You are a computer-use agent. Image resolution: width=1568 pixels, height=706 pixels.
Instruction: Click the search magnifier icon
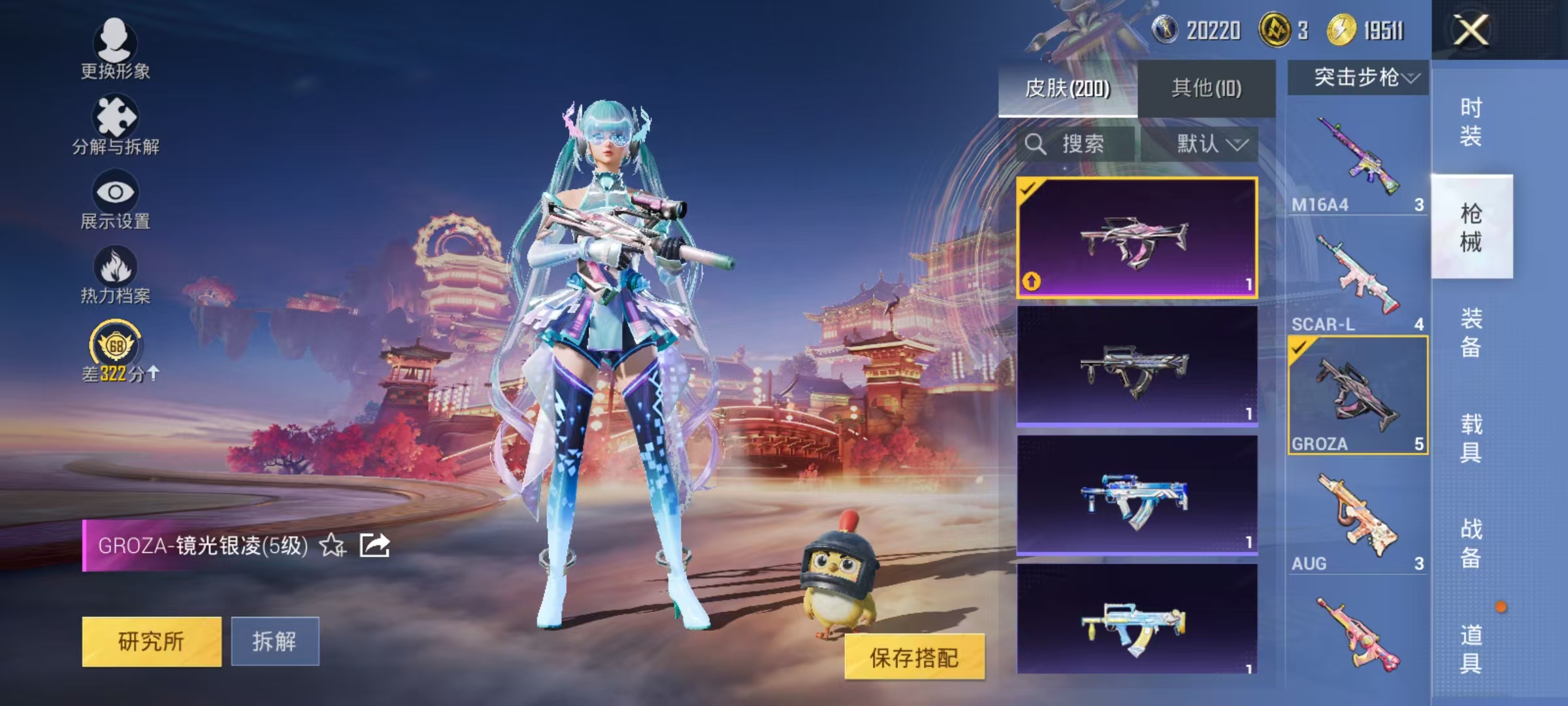point(1036,144)
